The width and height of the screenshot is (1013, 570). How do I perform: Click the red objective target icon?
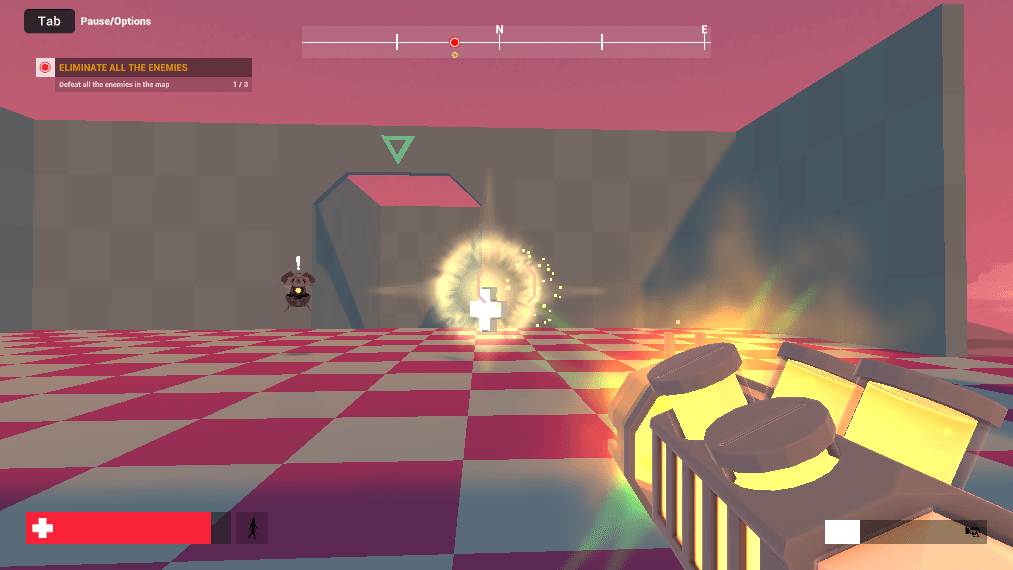45,68
